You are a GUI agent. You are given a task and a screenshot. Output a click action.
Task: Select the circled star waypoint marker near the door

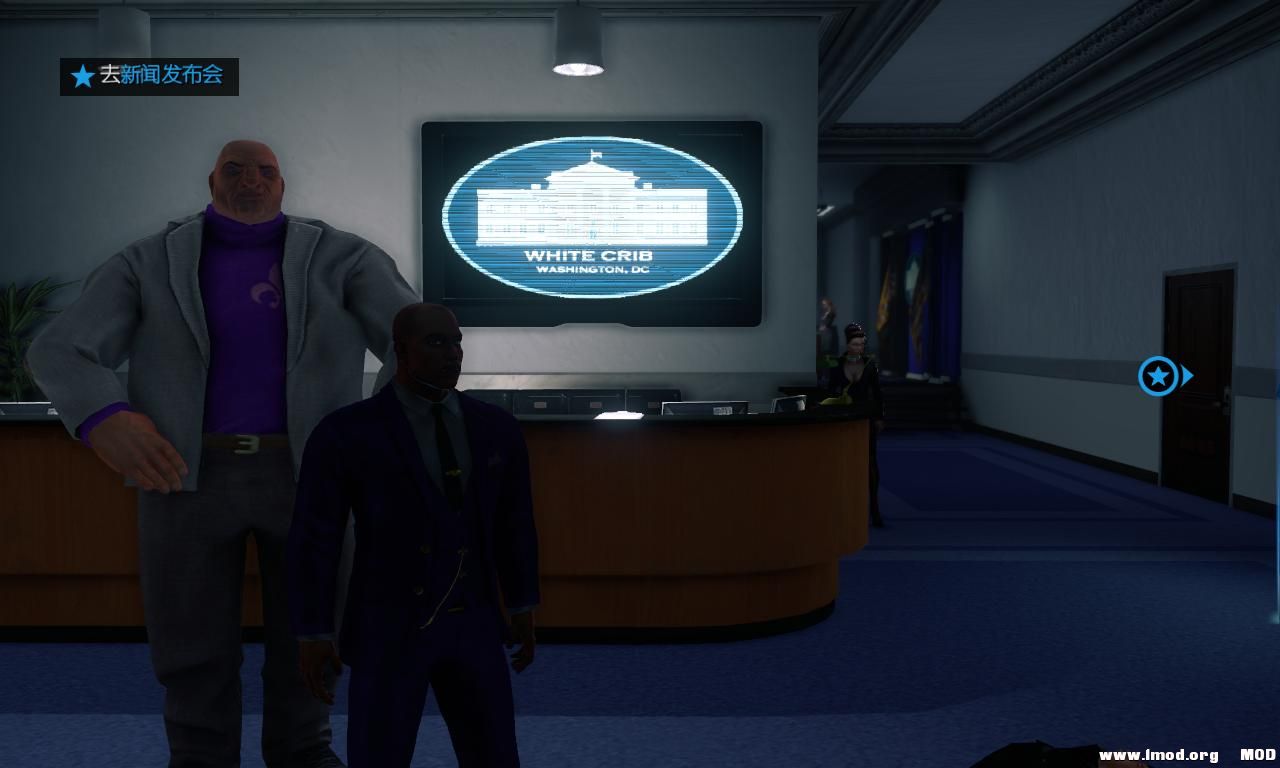(x=1158, y=377)
